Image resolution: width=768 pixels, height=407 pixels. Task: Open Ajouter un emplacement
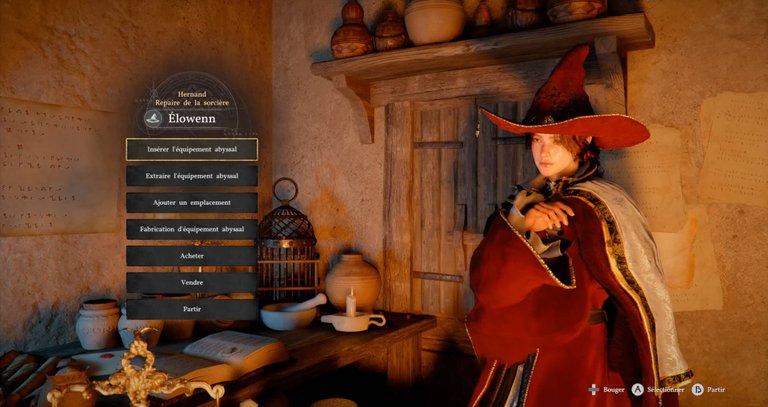(191, 202)
